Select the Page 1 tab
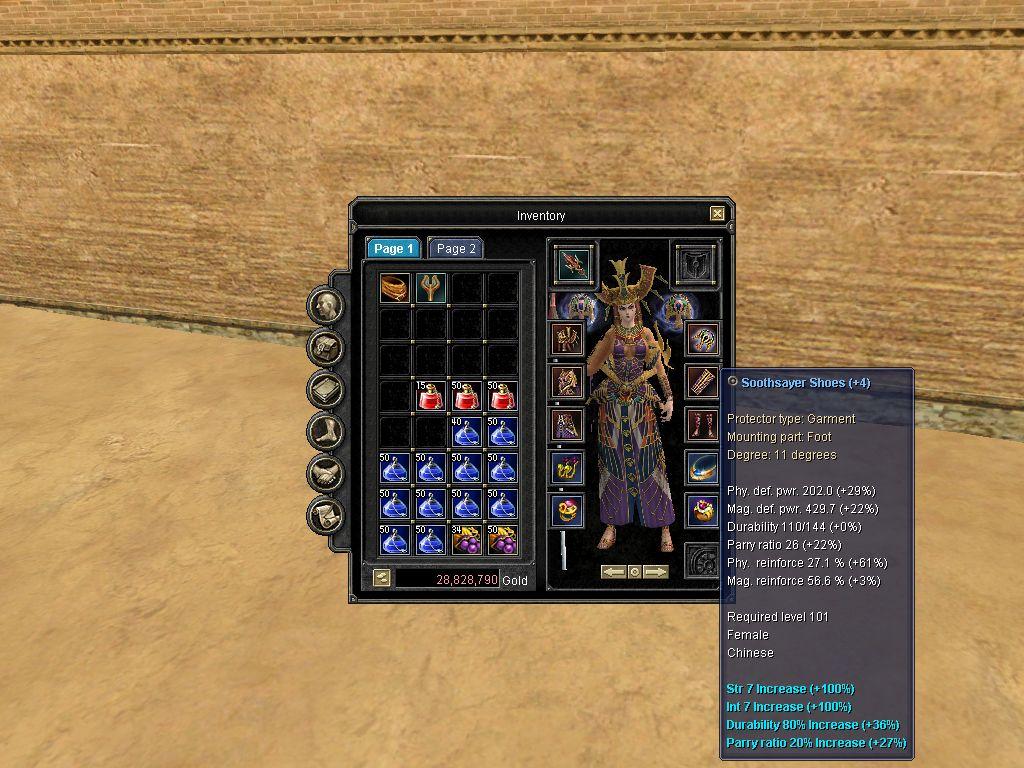The width and height of the screenshot is (1024, 768). coord(393,249)
